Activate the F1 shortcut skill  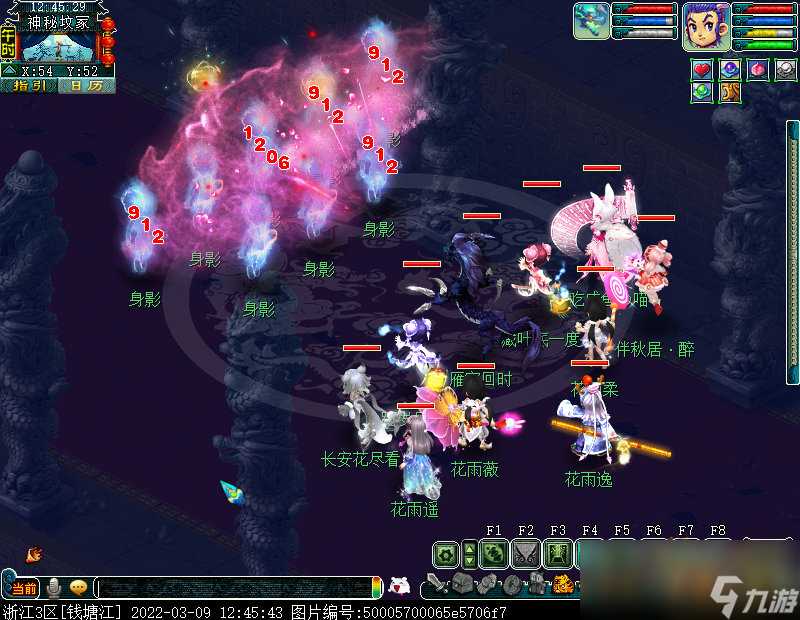(x=493, y=554)
